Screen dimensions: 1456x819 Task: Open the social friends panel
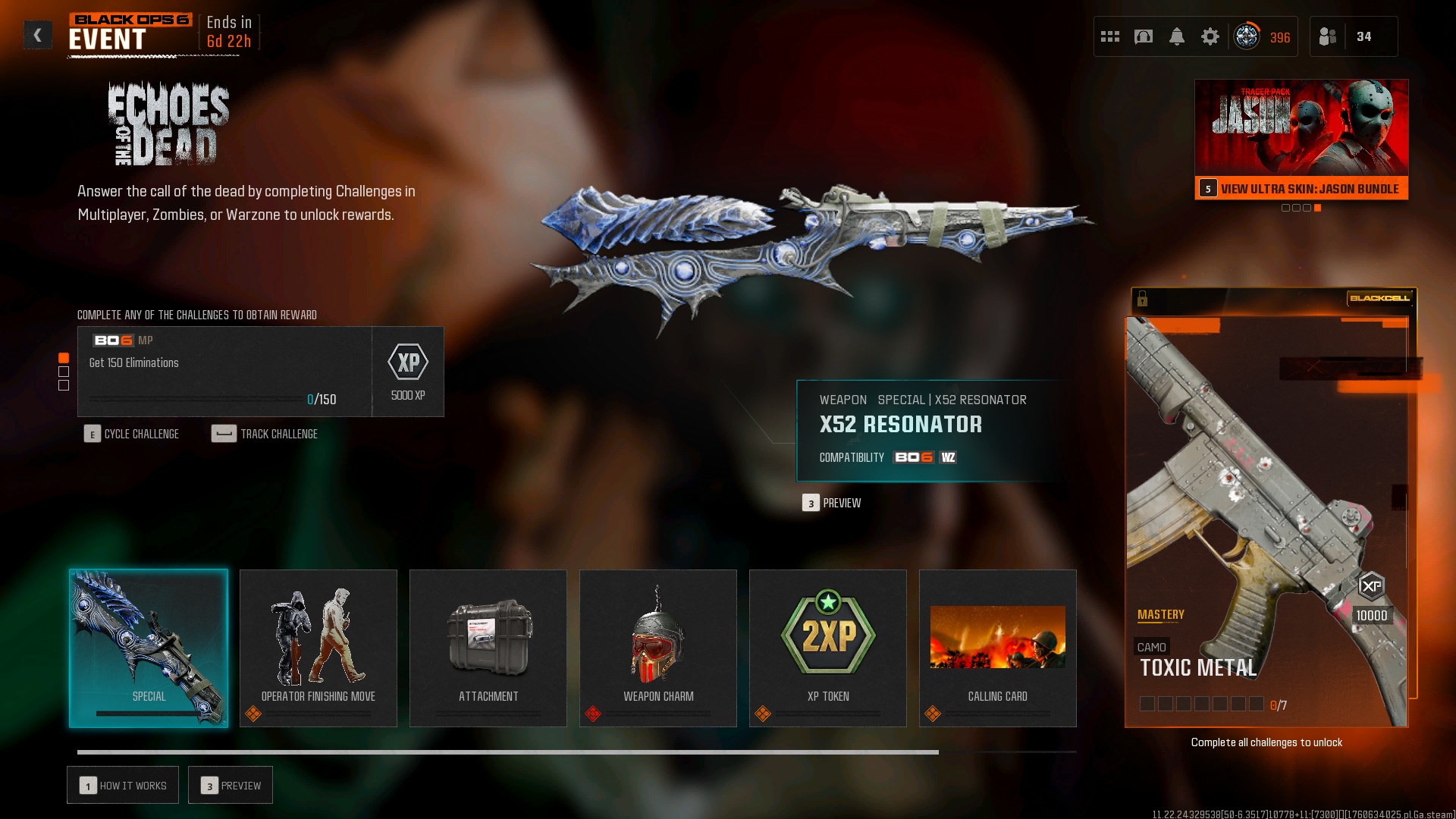point(1353,36)
